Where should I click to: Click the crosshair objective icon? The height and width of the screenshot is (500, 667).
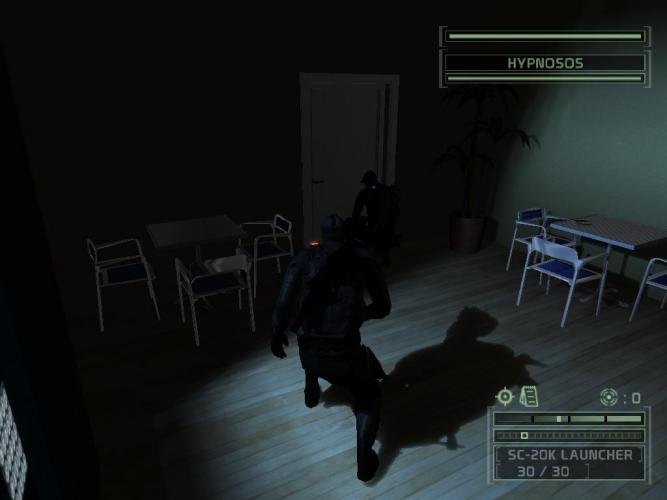tap(505, 397)
